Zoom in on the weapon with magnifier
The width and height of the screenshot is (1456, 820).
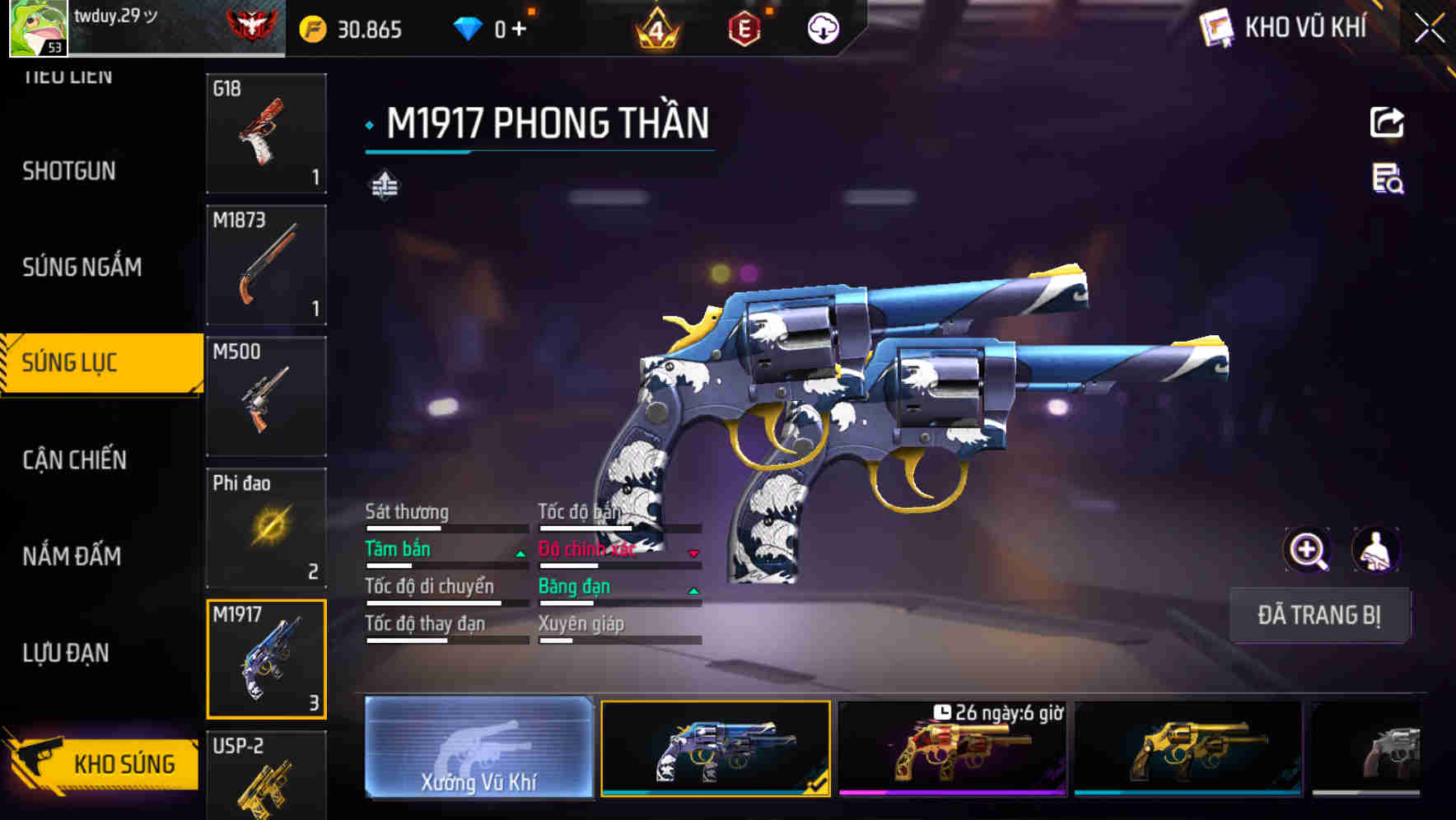point(1307,550)
